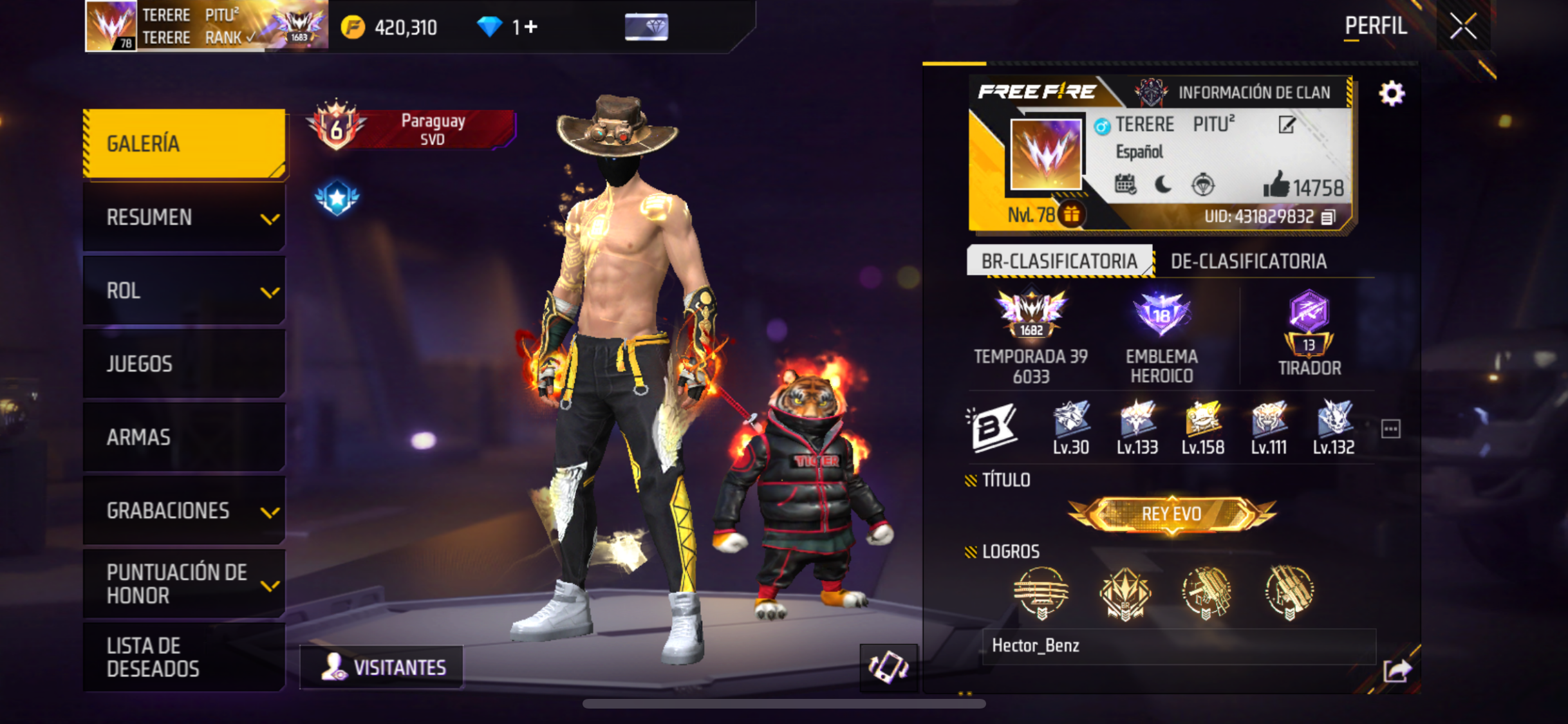The image size is (1568, 724).
Task: Select the BR-Clasificatoria tab
Action: coord(1059,261)
